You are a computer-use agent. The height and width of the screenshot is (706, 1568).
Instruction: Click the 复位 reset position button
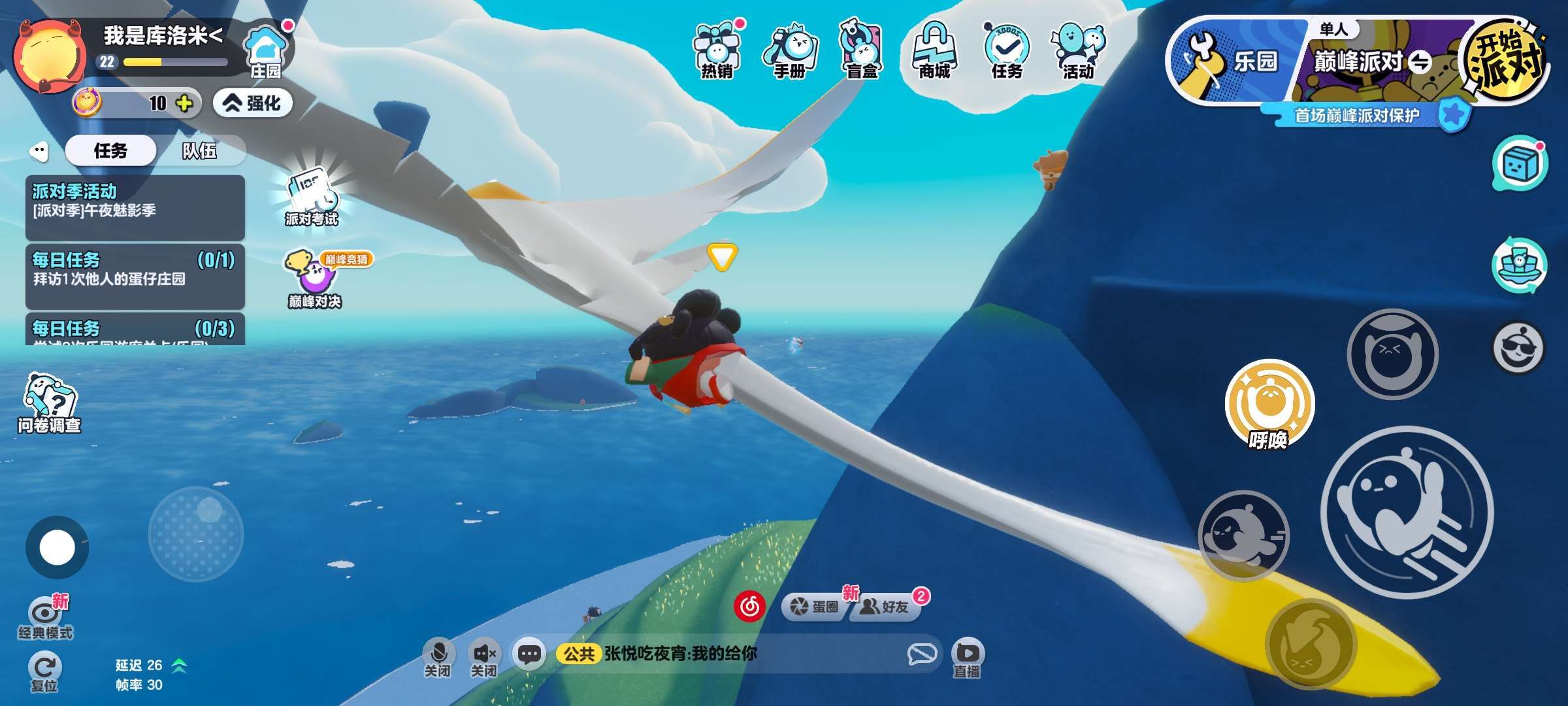click(44, 672)
